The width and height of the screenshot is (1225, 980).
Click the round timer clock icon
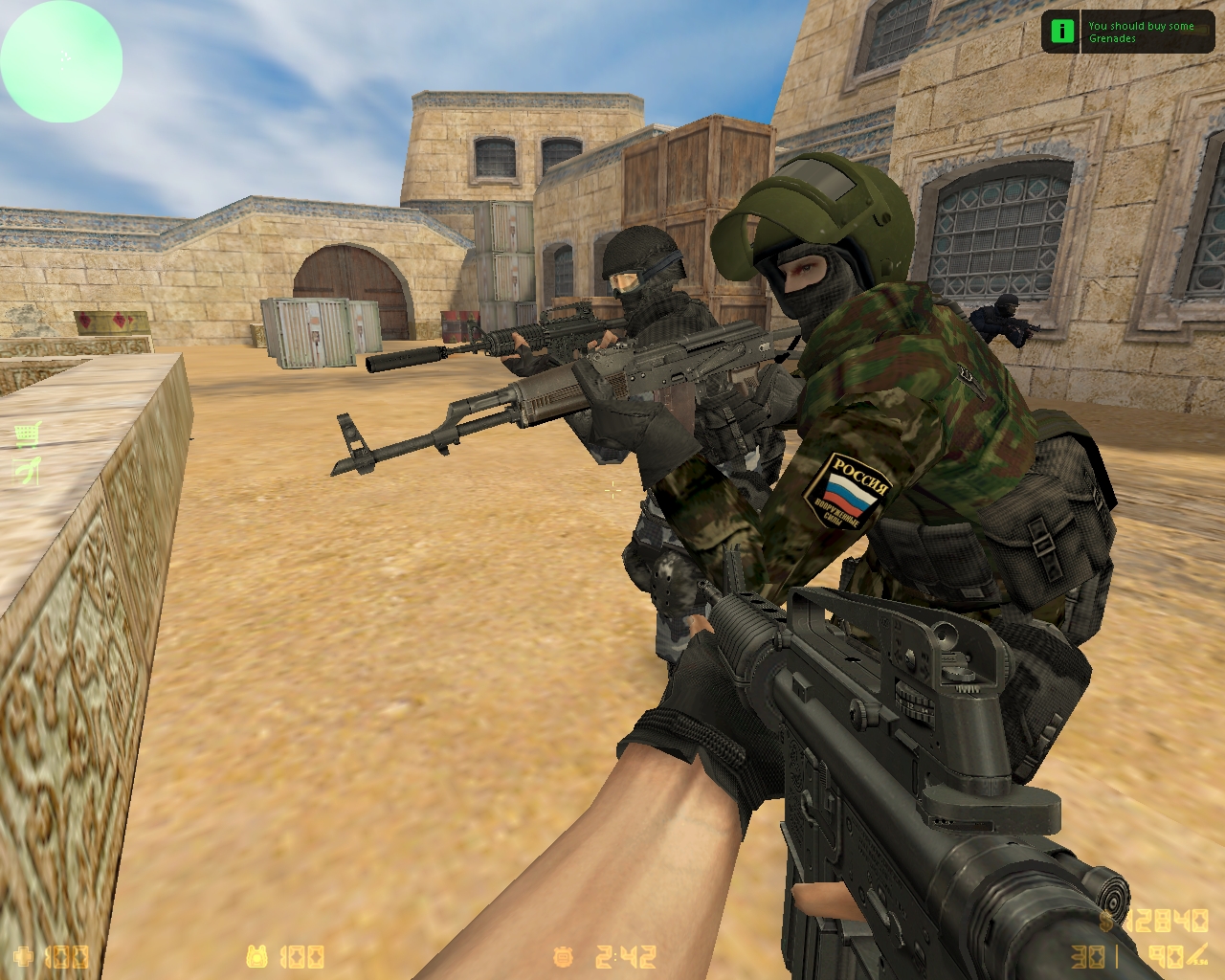[563, 957]
